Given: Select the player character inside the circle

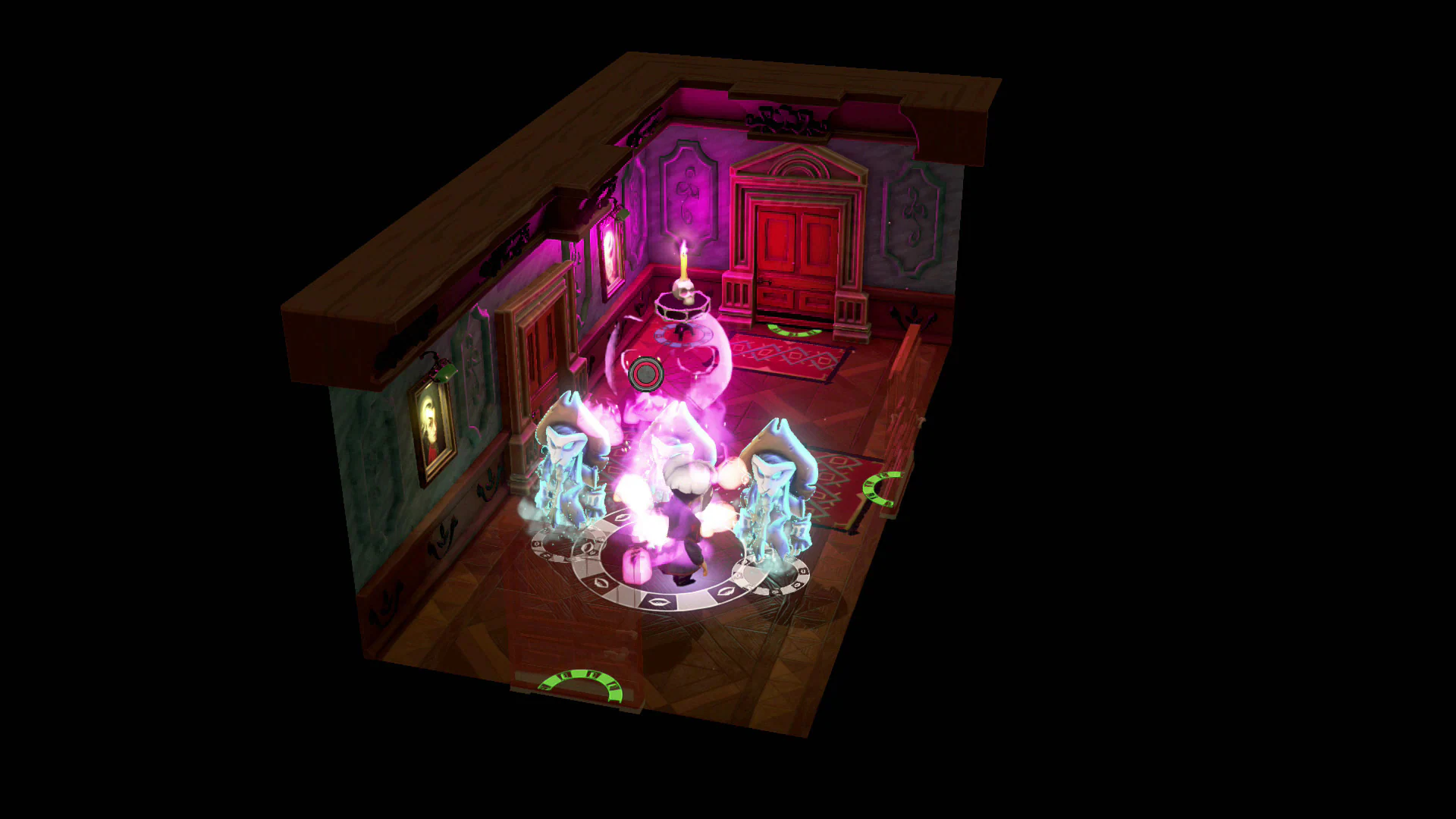Looking at the screenshot, I should click(685, 531).
